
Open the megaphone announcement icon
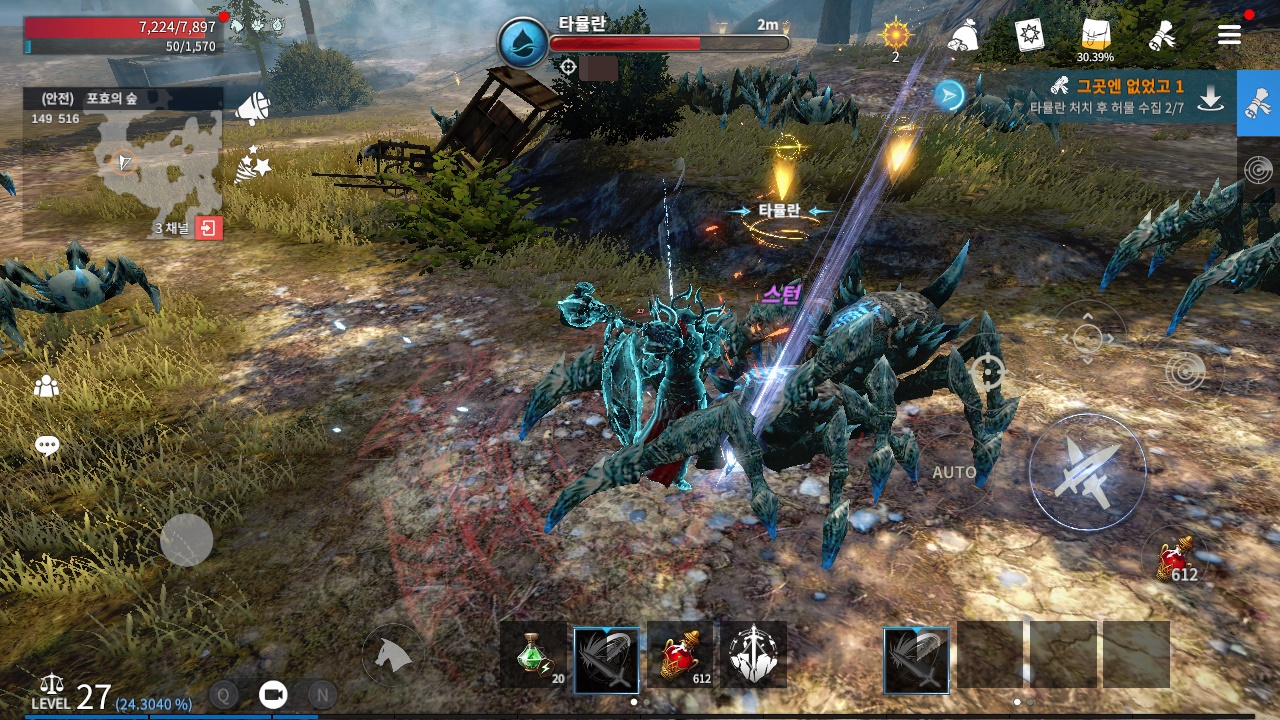(252, 108)
